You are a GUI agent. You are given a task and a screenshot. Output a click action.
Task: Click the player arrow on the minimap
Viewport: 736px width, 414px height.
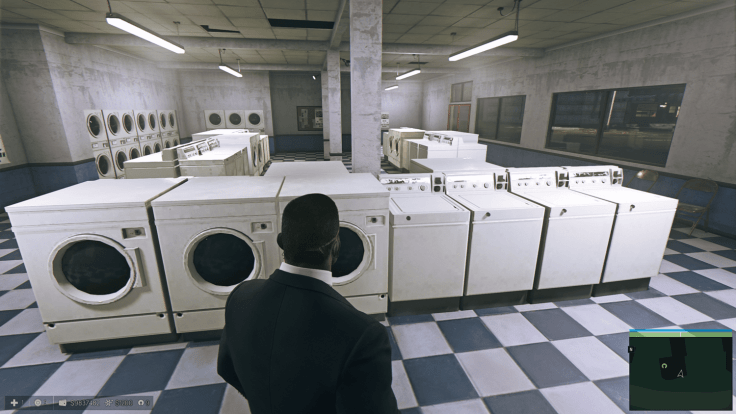[x=680, y=374]
